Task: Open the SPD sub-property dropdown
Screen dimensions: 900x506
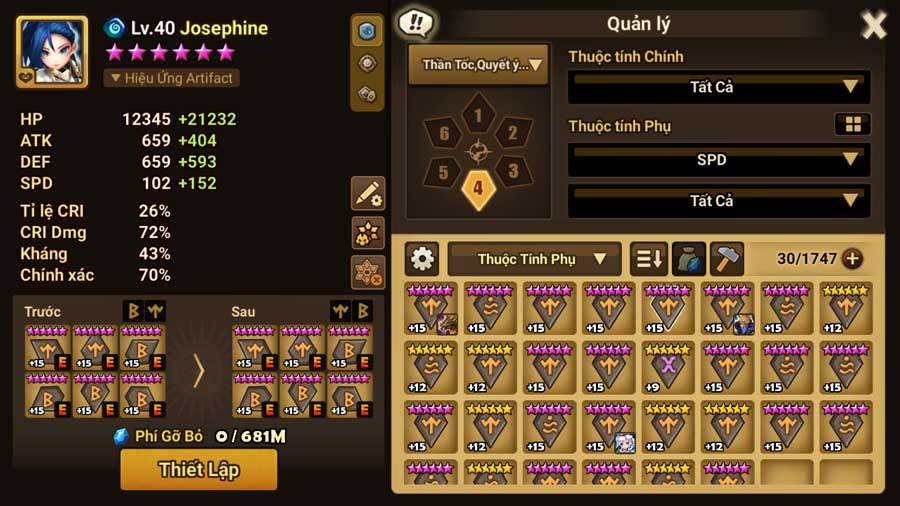Action: click(718, 160)
